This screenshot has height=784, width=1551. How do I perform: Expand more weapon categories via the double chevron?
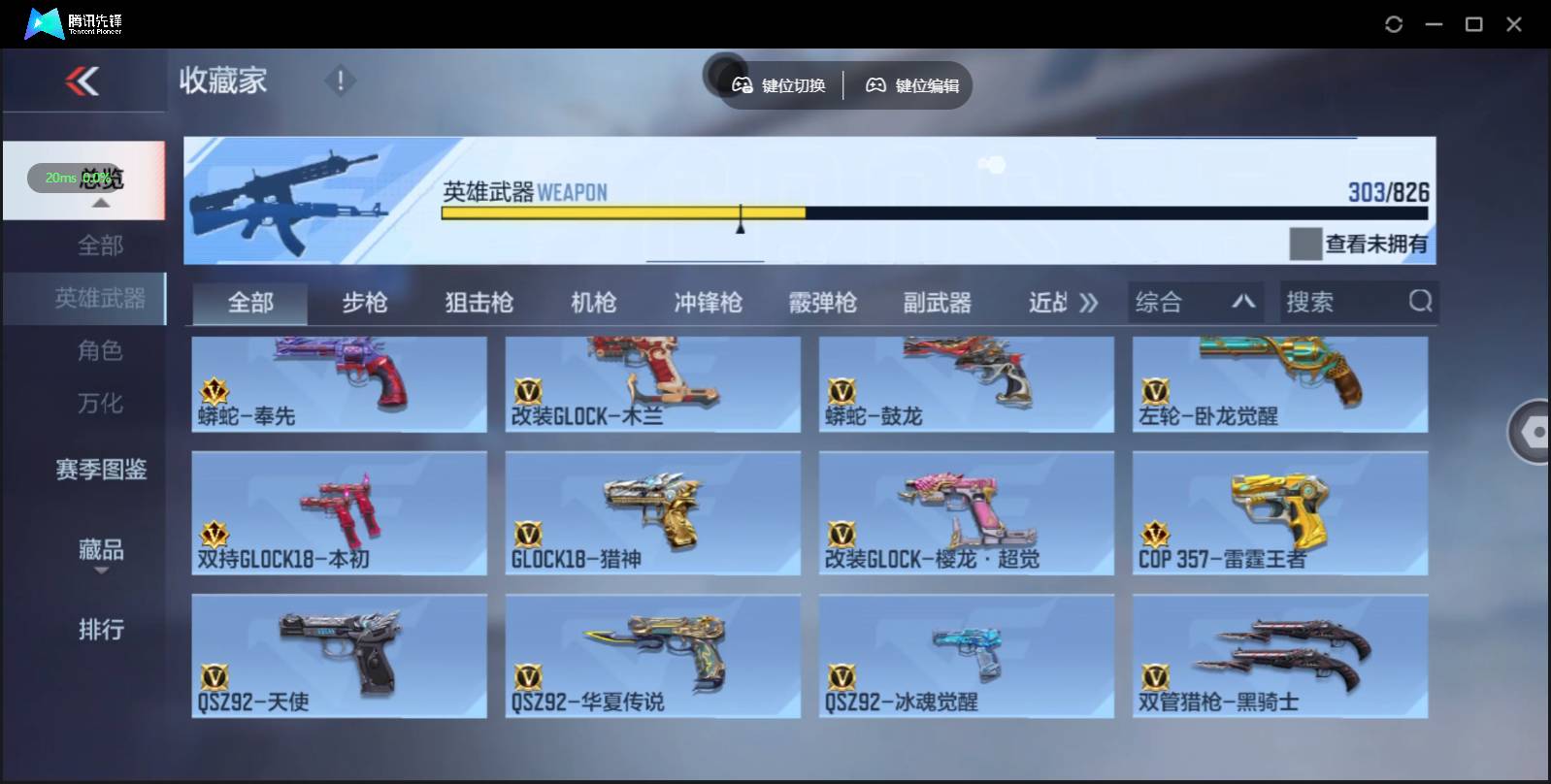(x=1089, y=302)
